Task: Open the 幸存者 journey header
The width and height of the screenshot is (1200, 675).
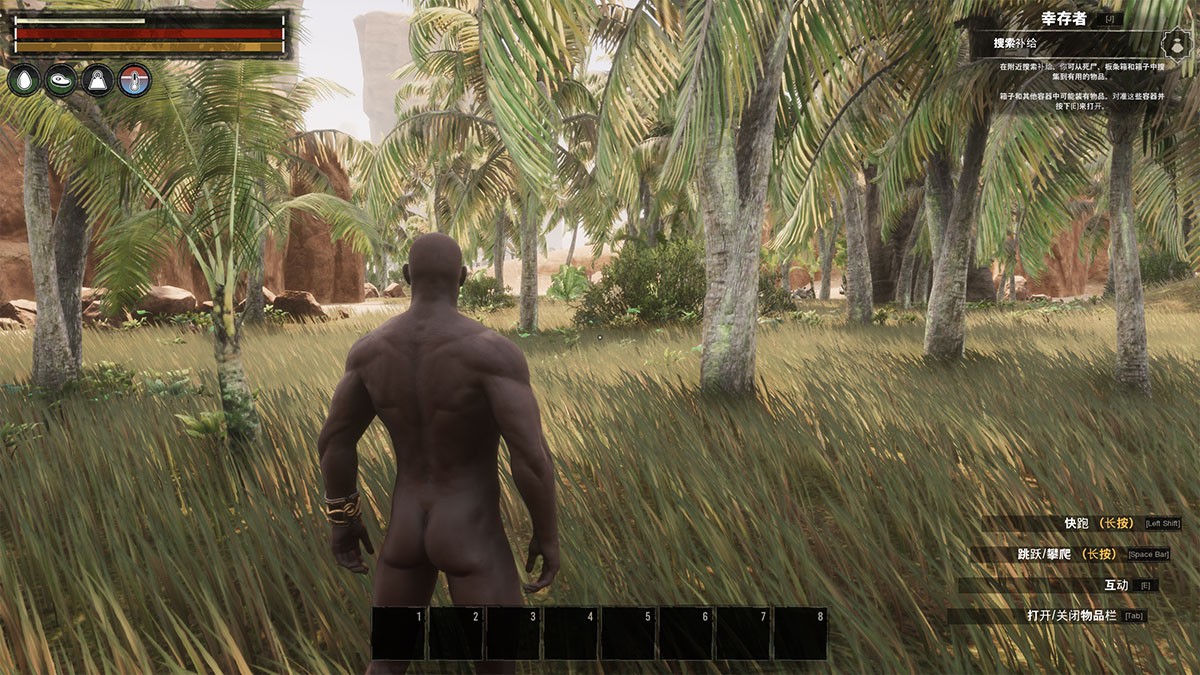Action: pyautogui.click(x=1062, y=18)
